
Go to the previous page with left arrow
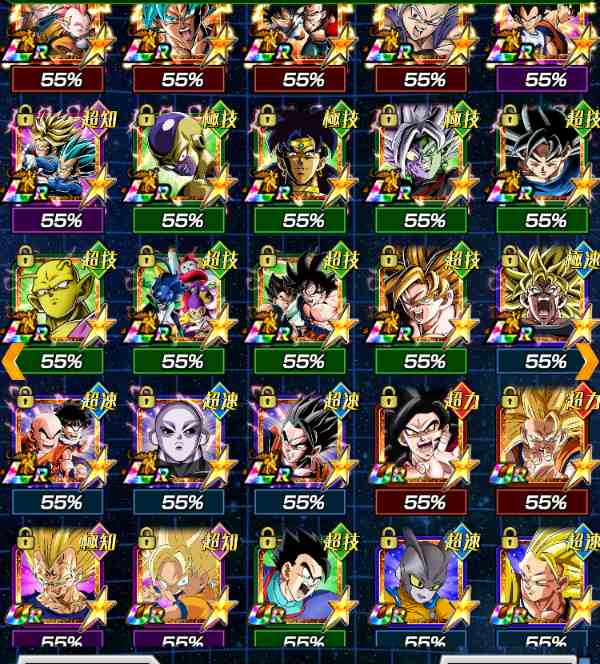[x=11, y=362]
